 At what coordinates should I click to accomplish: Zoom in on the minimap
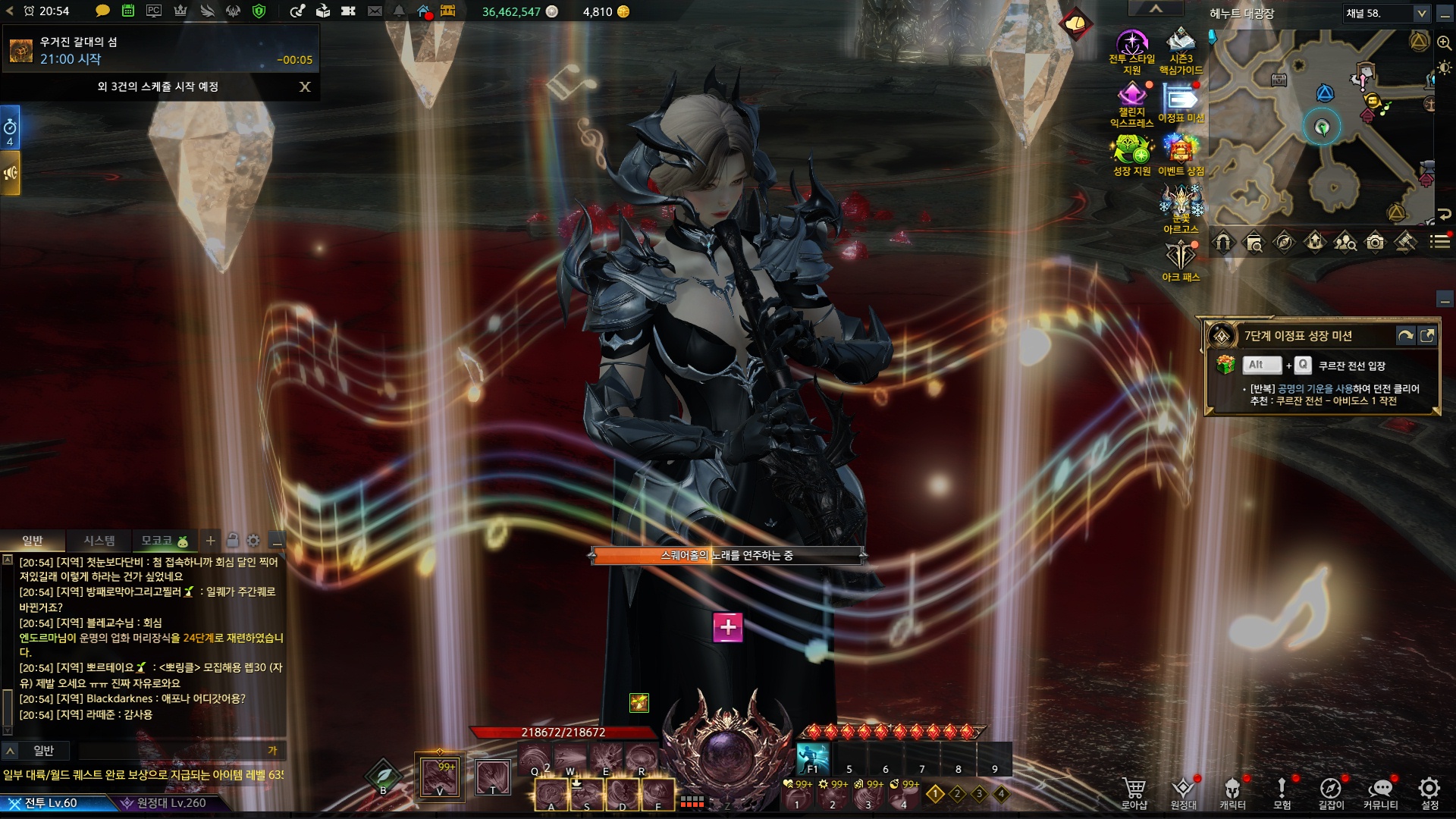click(x=1444, y=43)
